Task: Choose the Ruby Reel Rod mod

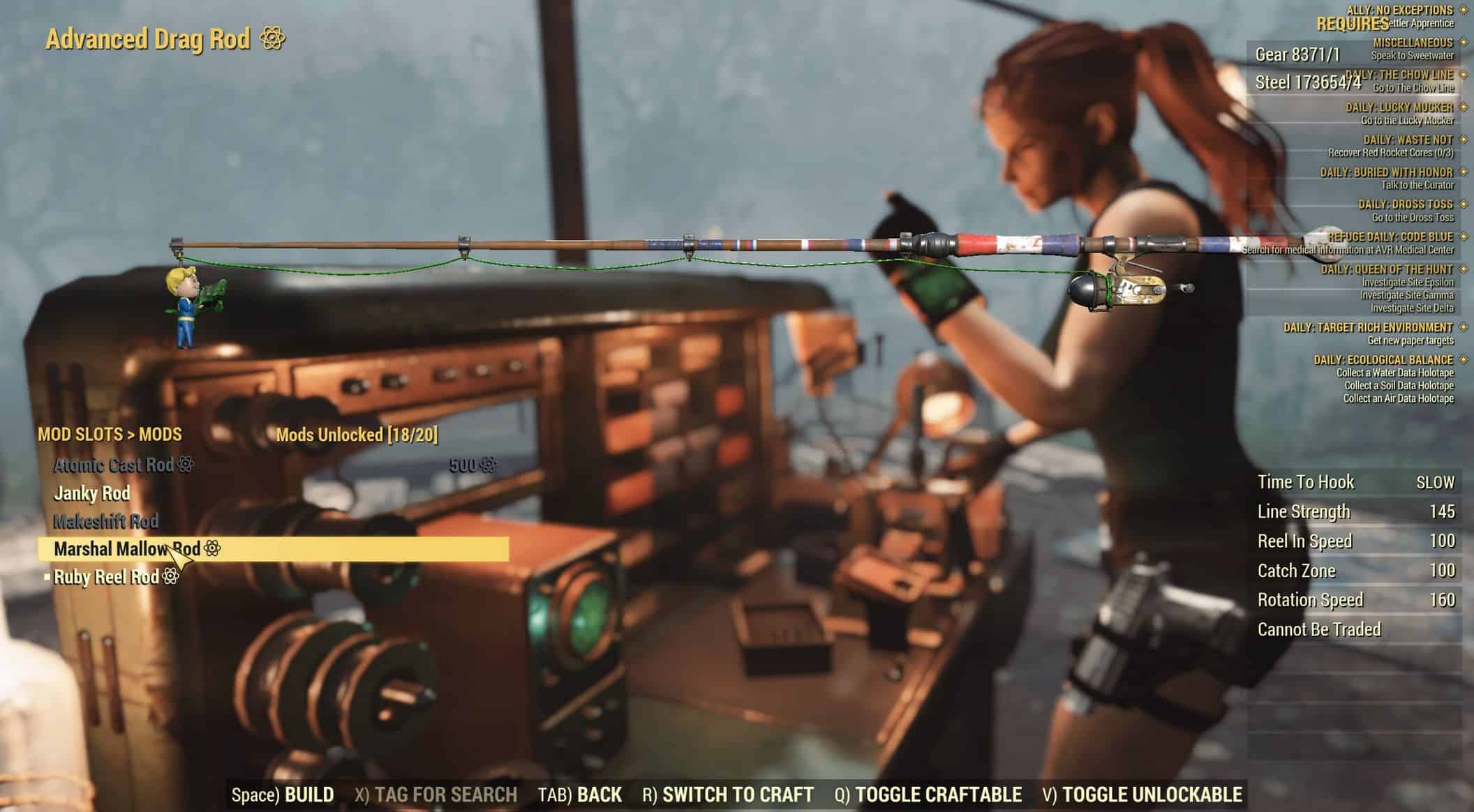Action: point(107,577)
